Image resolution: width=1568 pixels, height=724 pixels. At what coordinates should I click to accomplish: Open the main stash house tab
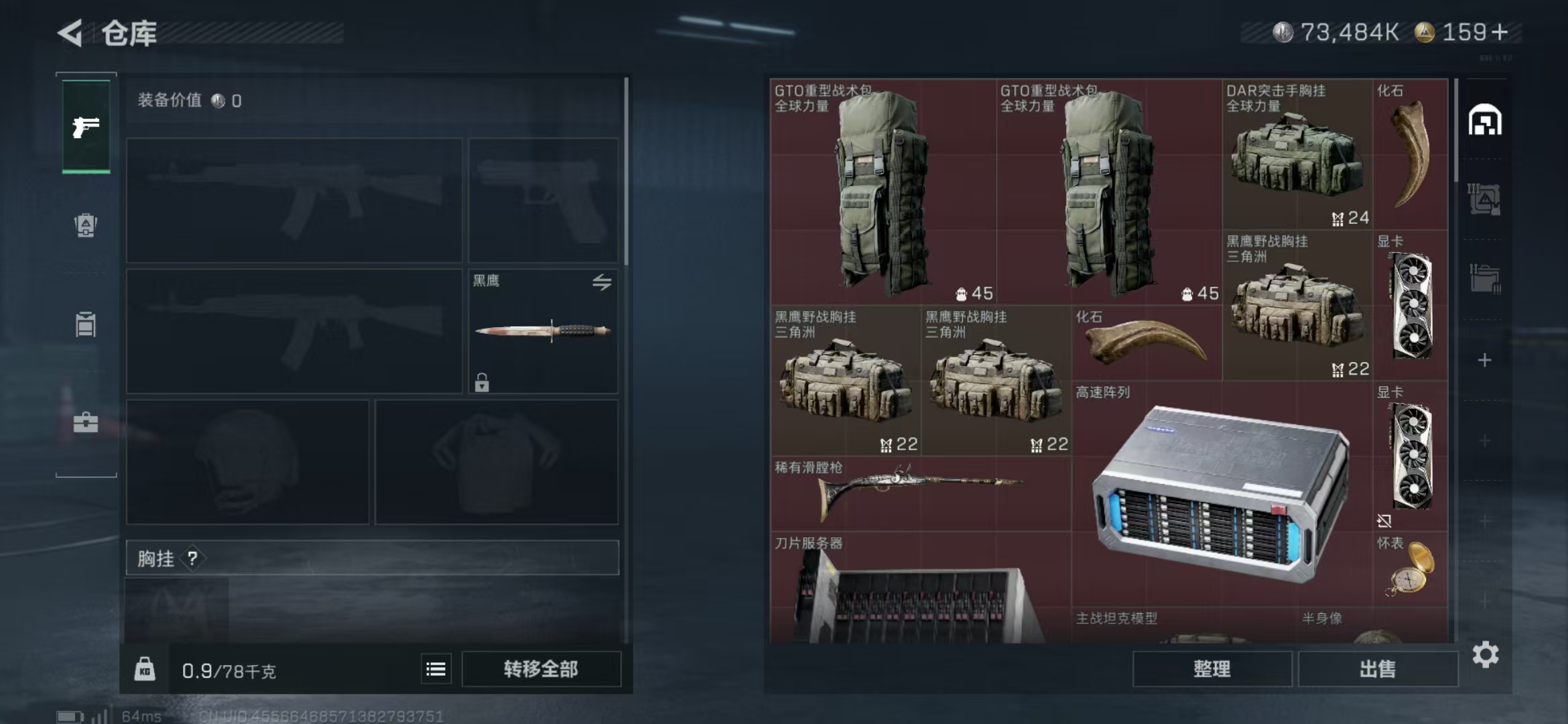[1485, 121]
